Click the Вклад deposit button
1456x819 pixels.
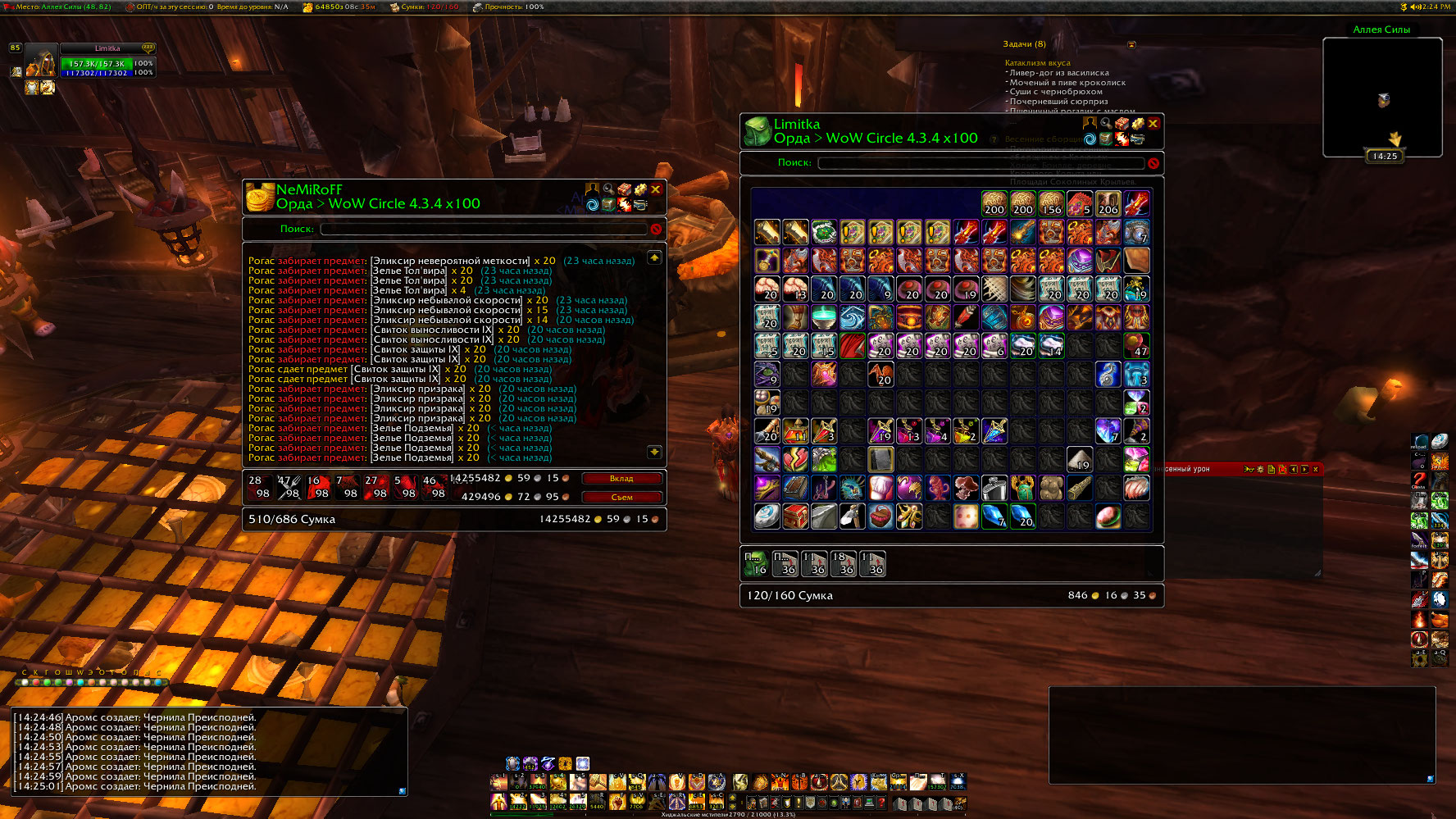point(621,479)
